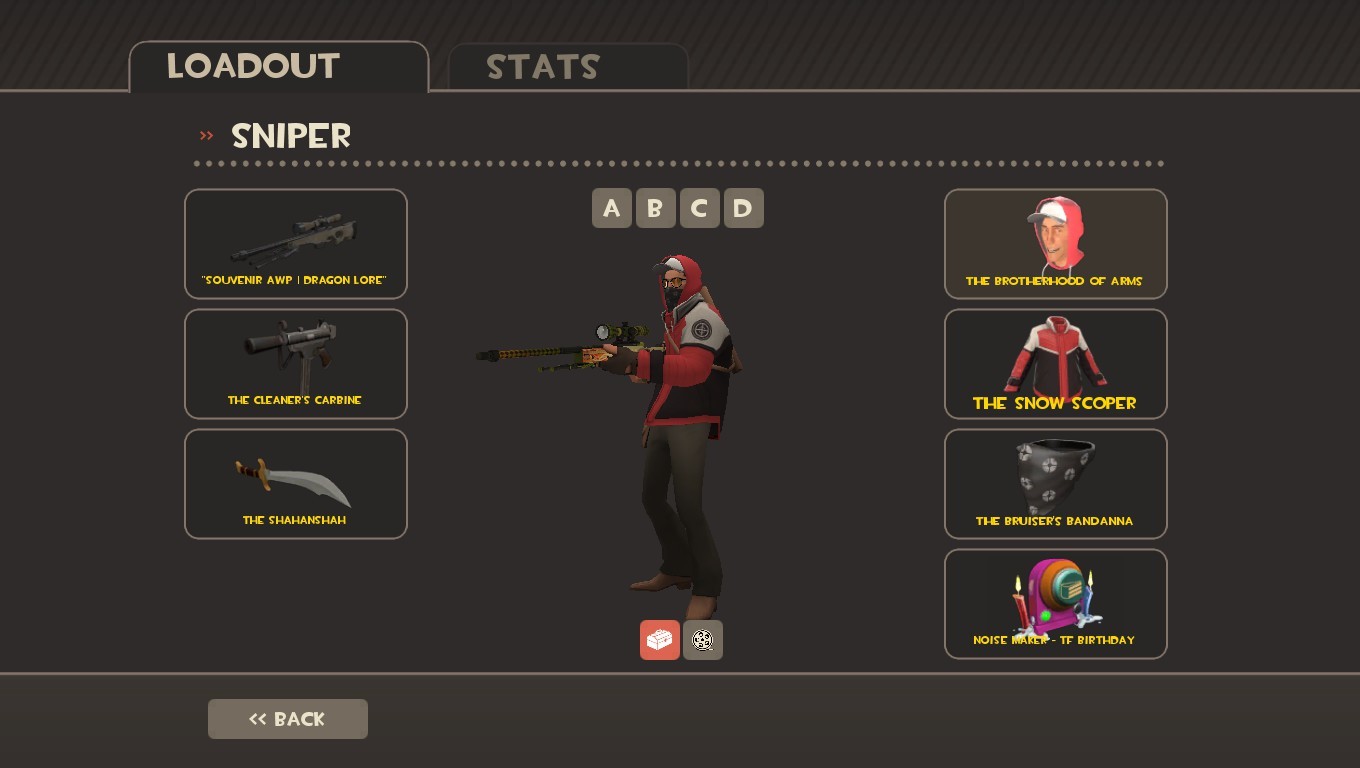Select the Noise Maker - TF Birthday slot

click(1055, 603)
